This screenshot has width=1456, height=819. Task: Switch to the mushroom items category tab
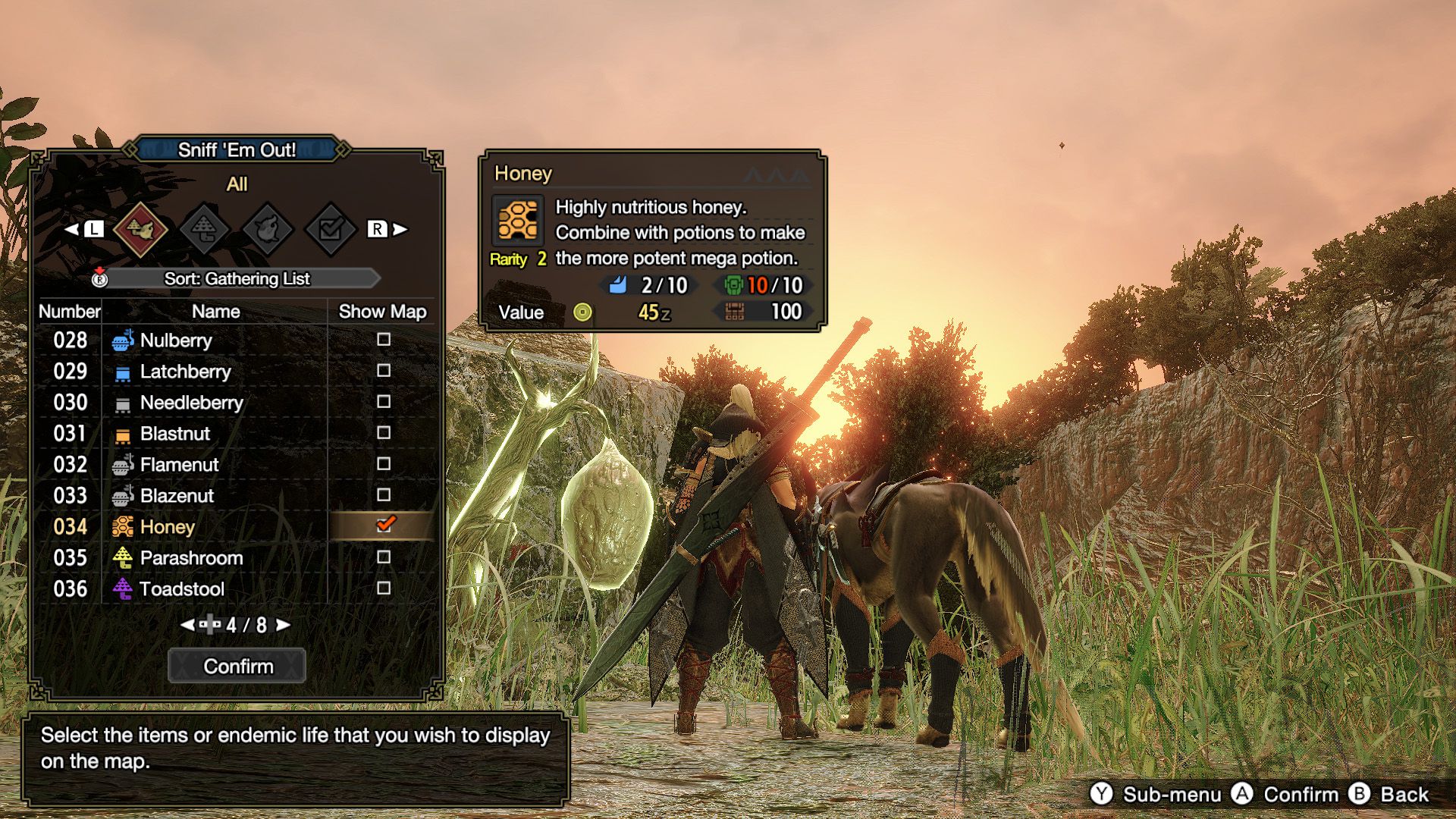204,228
